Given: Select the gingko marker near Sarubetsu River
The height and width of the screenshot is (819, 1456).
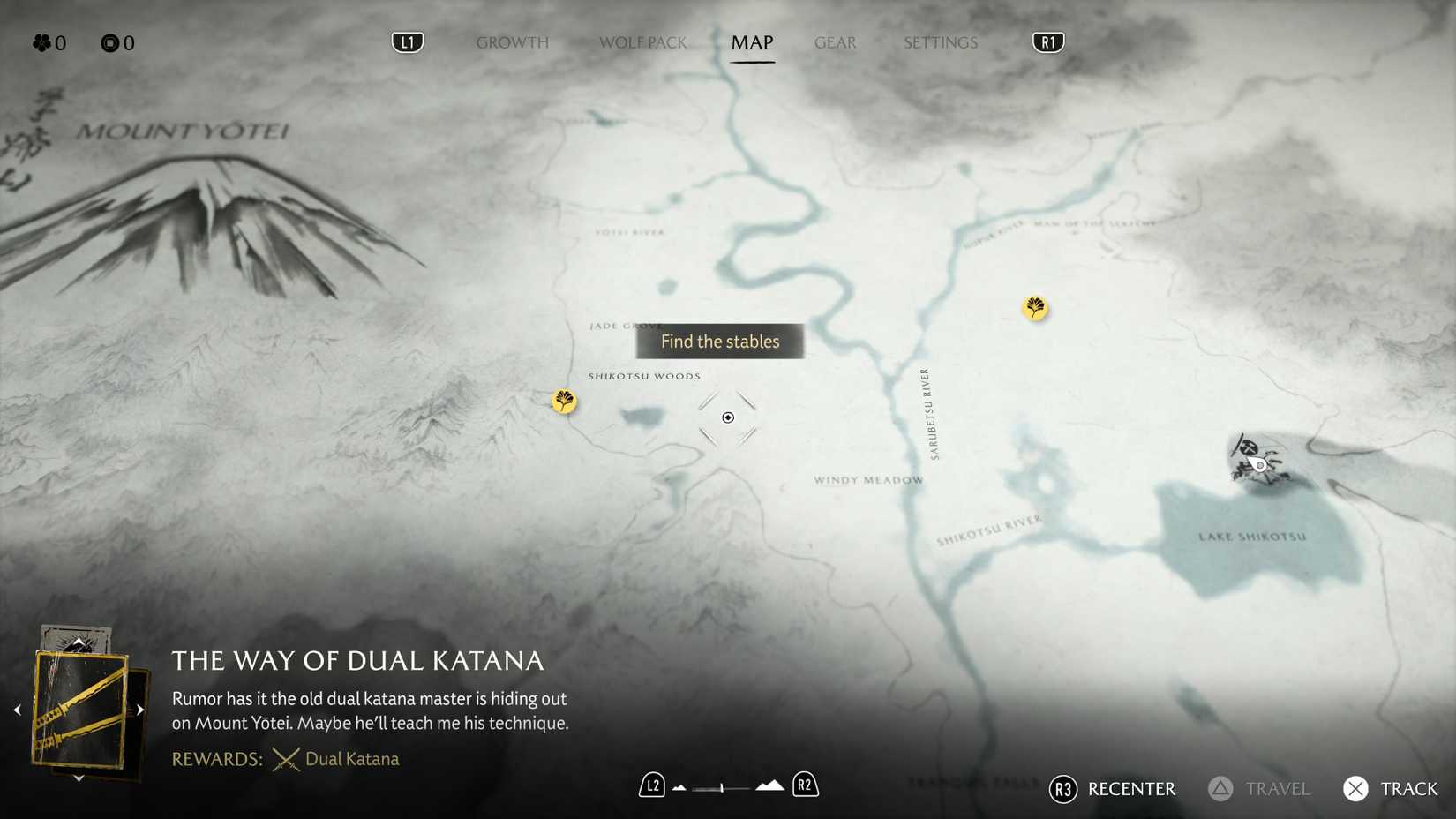Looking at the screenshot, I should [x=1034, y=309].
